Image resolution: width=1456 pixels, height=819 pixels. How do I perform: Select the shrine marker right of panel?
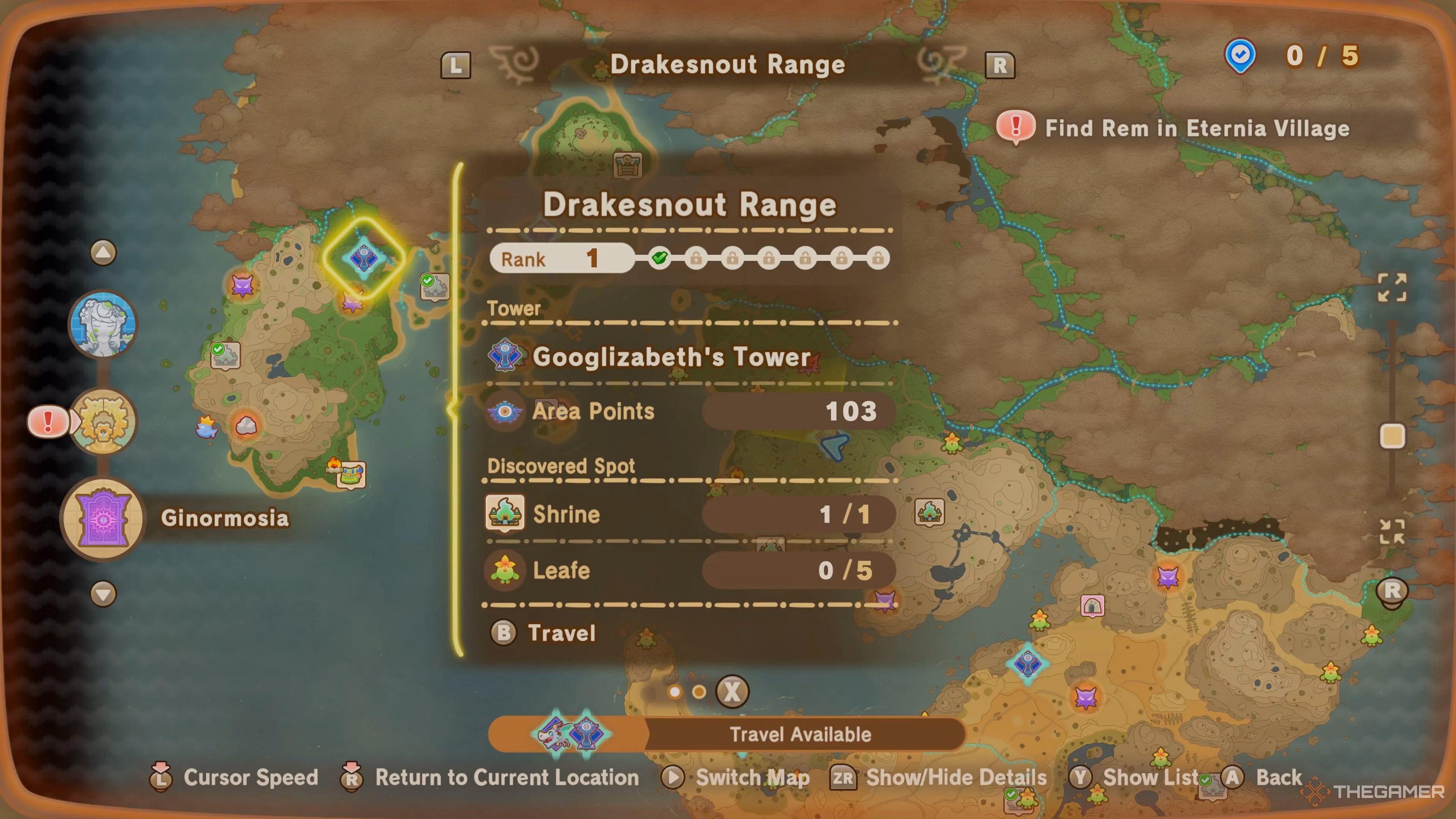tap(929, 512)
